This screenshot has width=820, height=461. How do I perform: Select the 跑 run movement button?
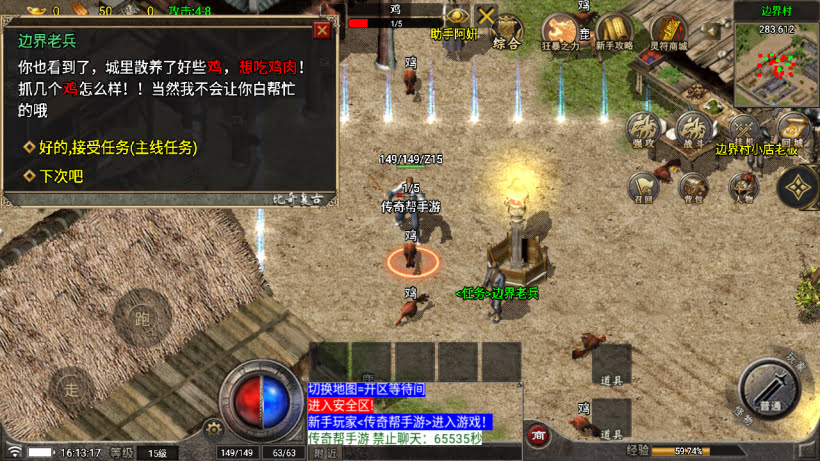click(x=142, y=316)
